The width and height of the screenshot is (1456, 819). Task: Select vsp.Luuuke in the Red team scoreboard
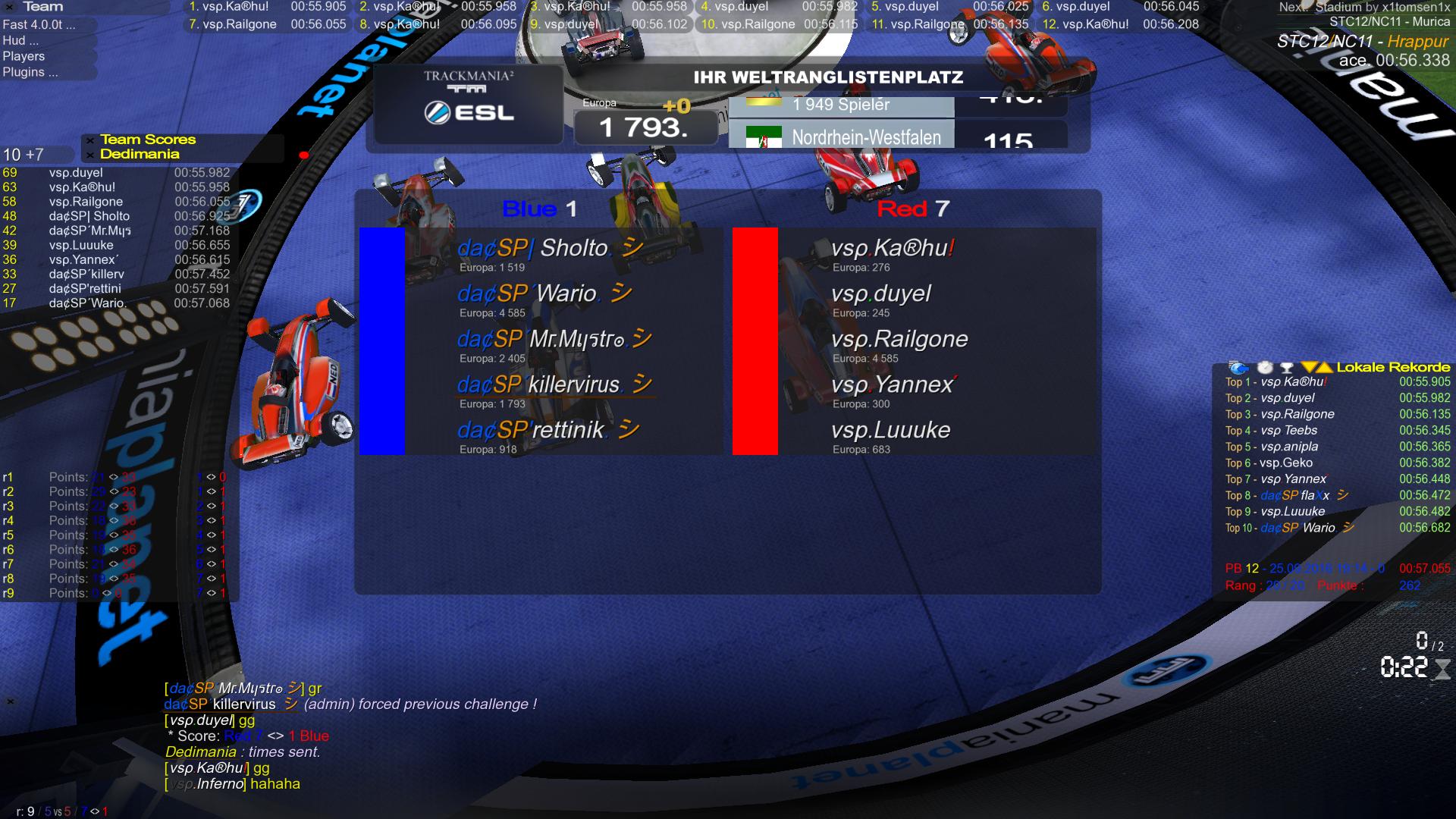[x=890, y=430]
